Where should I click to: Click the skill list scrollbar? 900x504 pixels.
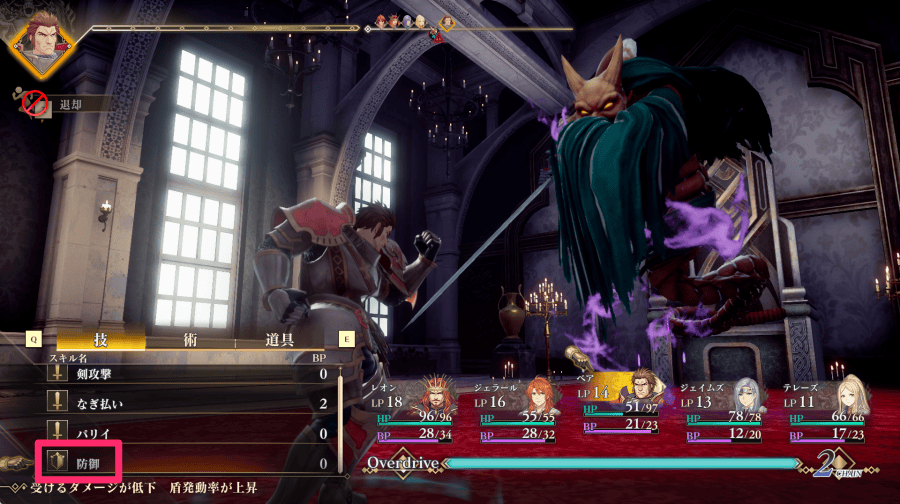[339, 420]
